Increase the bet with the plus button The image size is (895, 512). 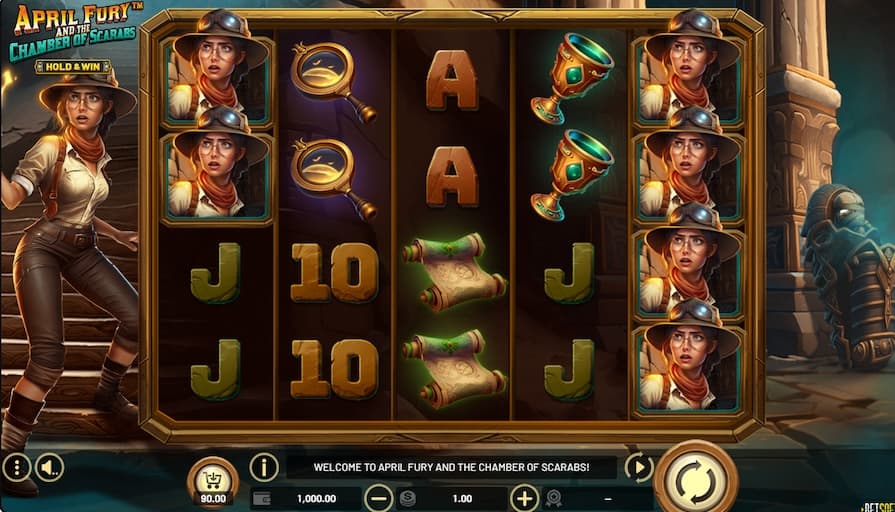point(525,498)
